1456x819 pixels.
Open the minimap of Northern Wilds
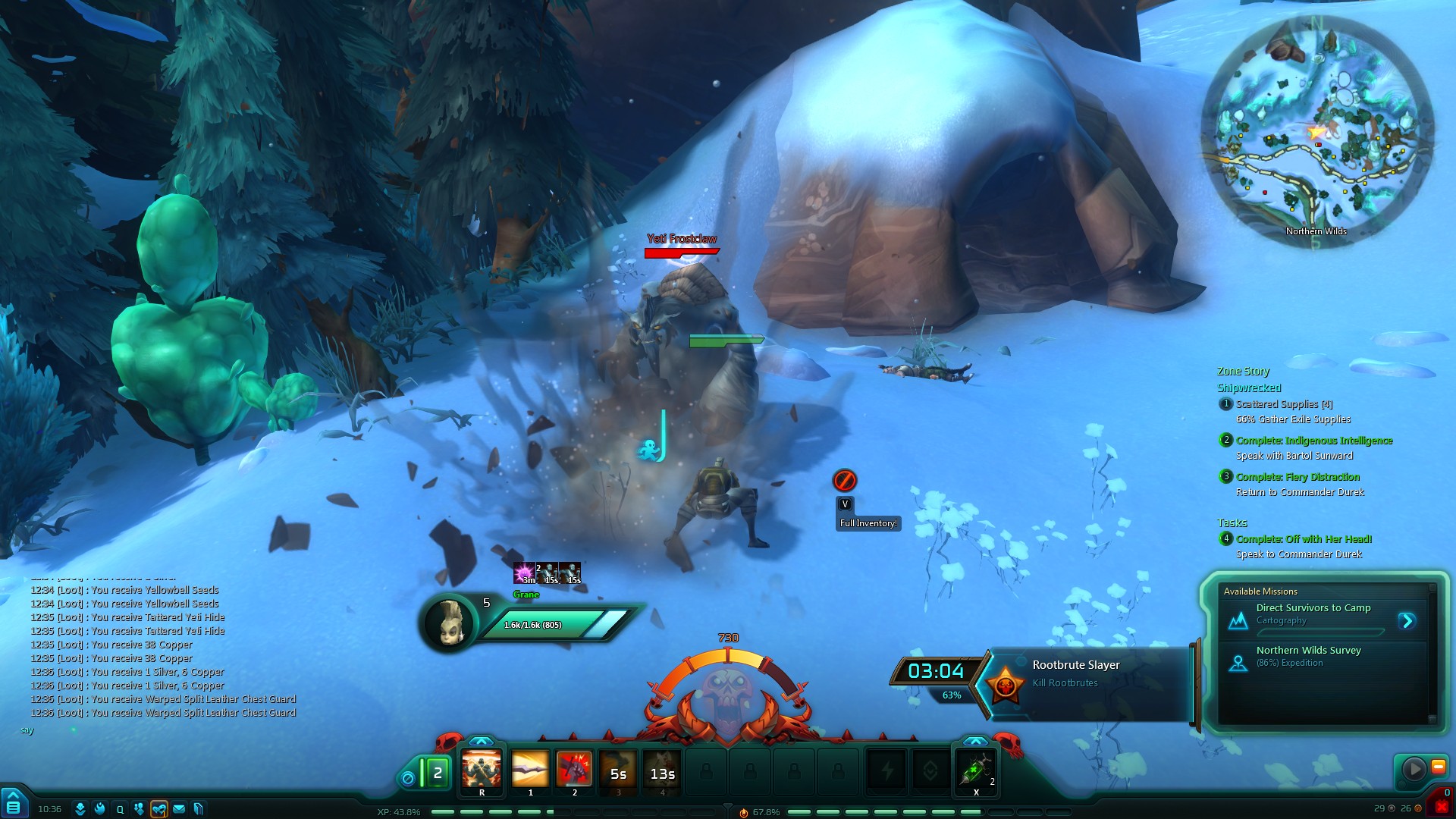pos(1316,130)
